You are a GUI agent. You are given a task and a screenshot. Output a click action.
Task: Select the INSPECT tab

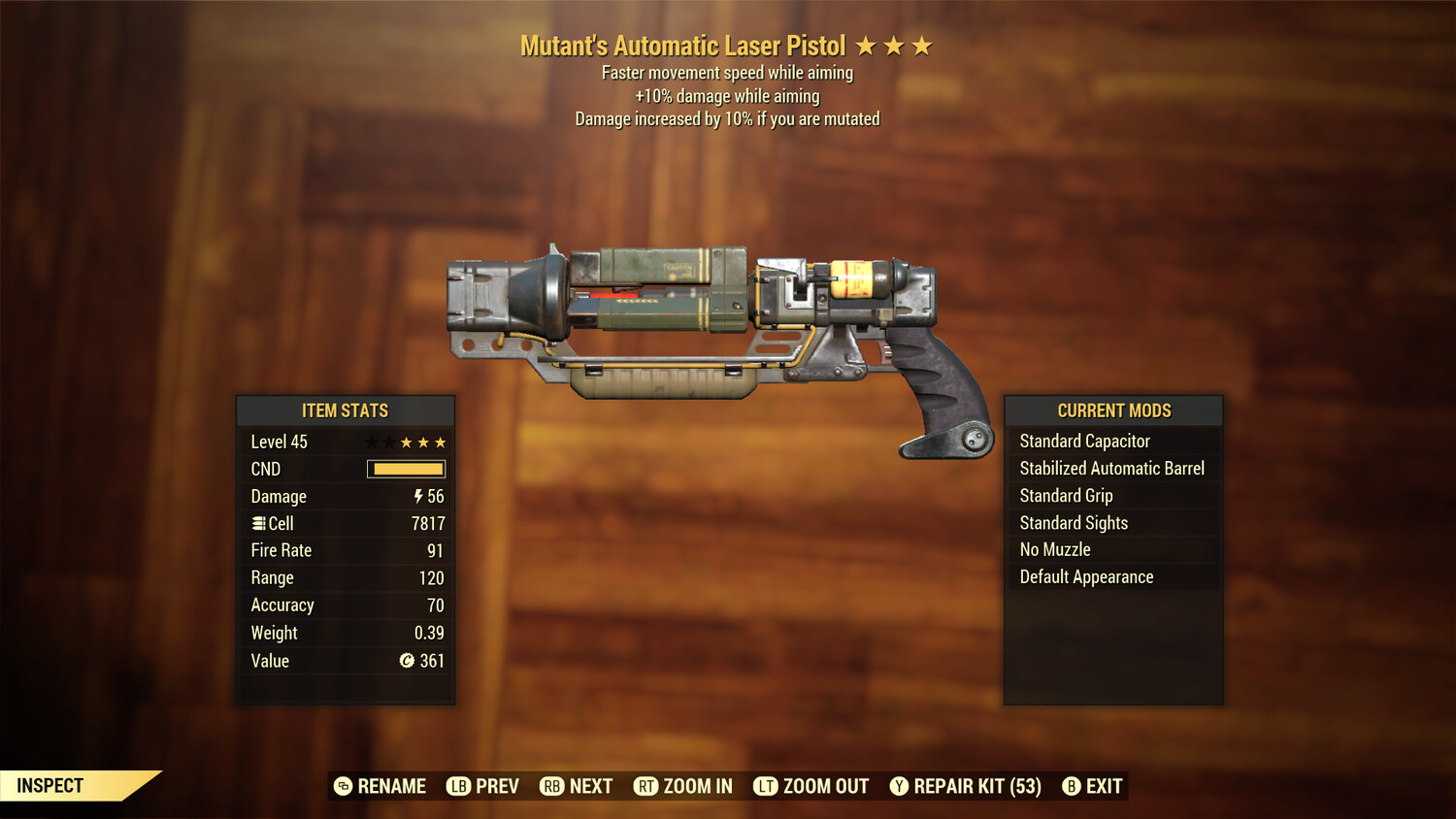[49, 786]
